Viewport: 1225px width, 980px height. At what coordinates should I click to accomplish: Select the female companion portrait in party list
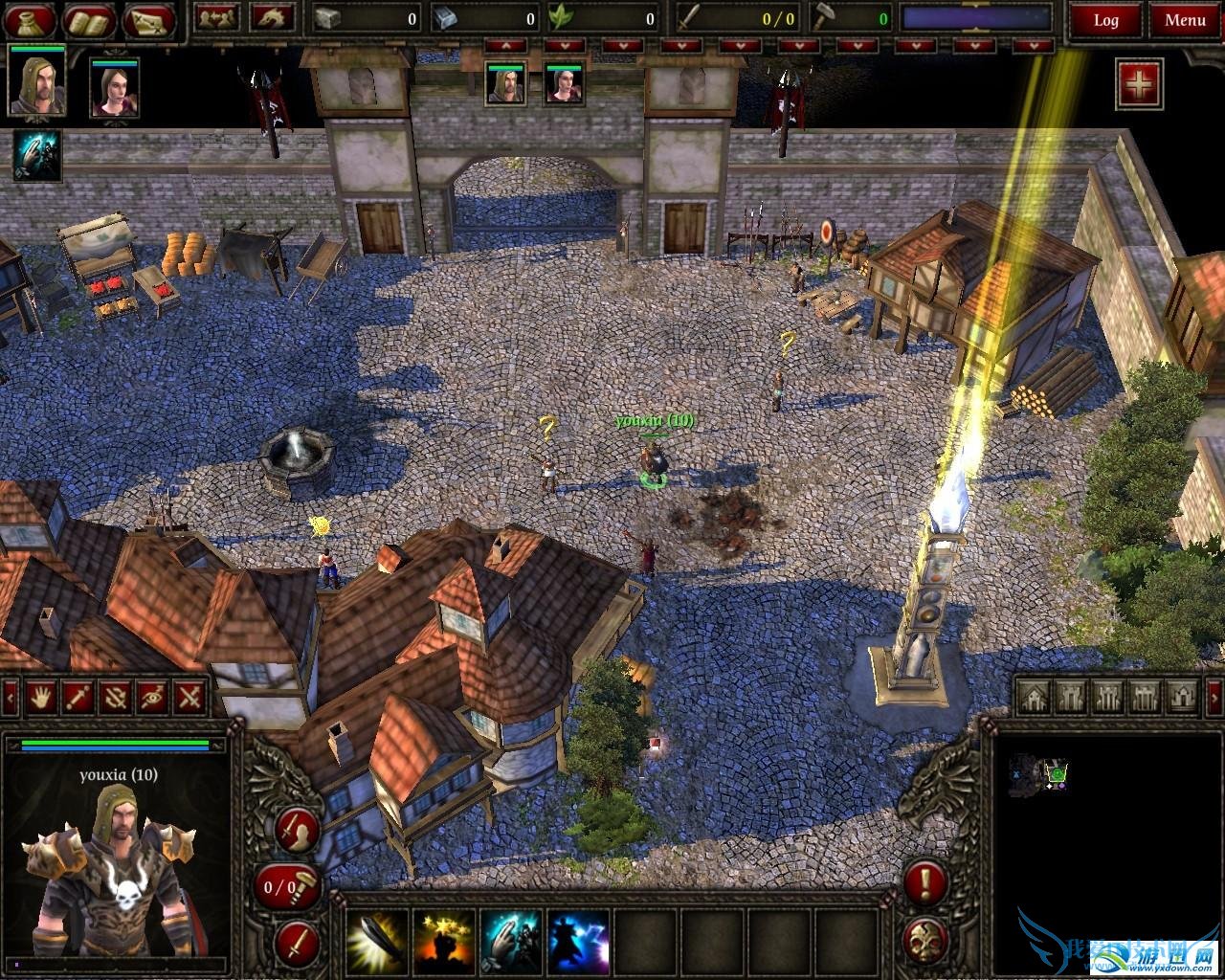click(x=115, y=88)
